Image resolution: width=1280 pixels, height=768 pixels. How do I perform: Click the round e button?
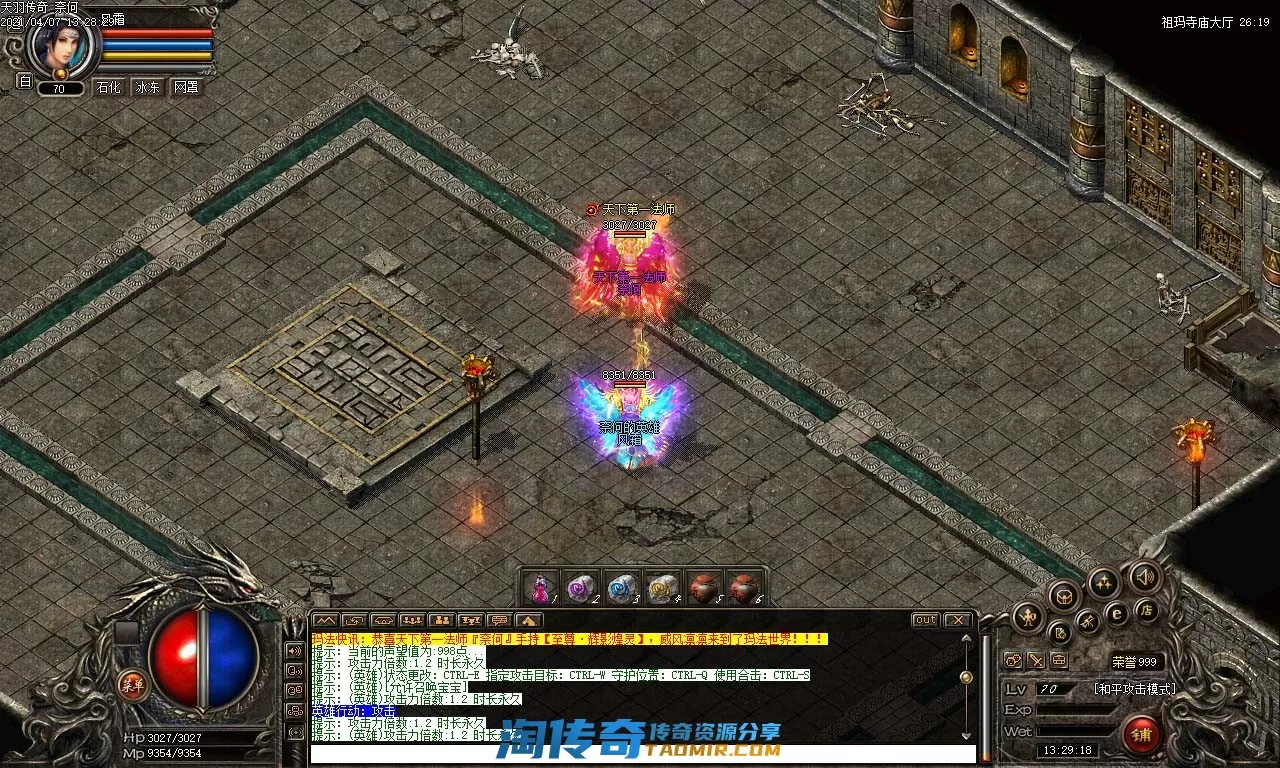[x=1117, y=613]
